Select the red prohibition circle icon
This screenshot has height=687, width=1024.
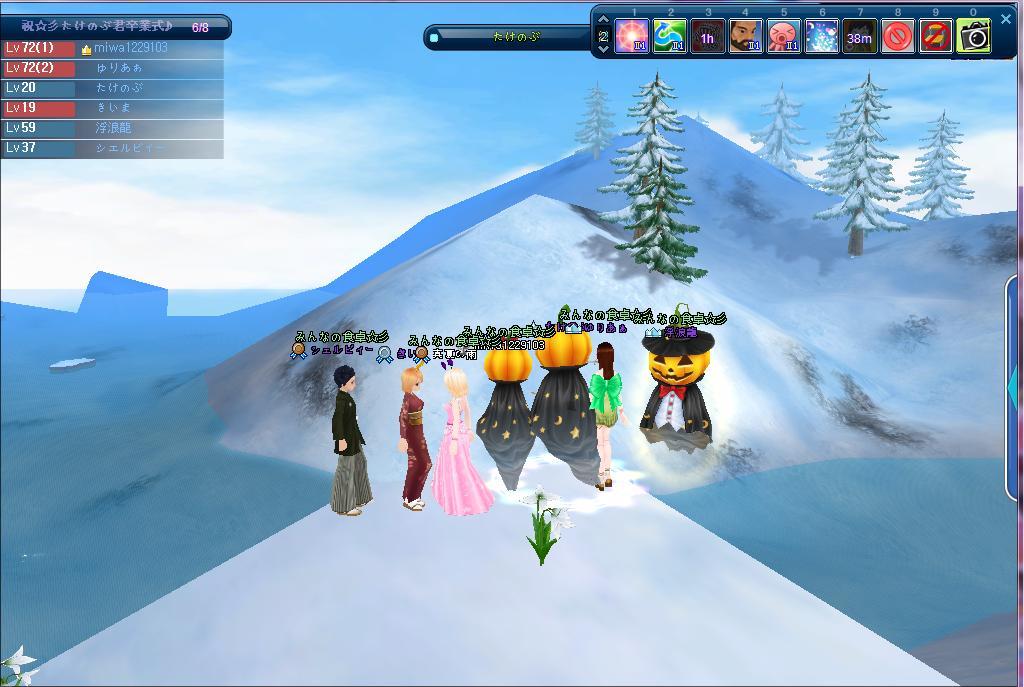click(x=897, y=38)
